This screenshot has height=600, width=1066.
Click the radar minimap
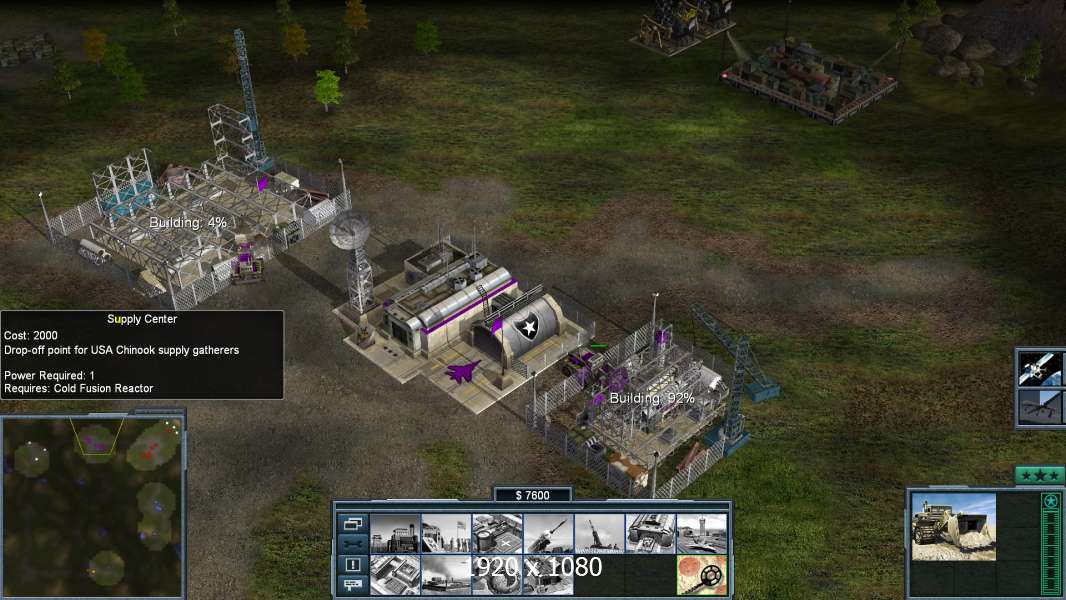coord(93,504)
